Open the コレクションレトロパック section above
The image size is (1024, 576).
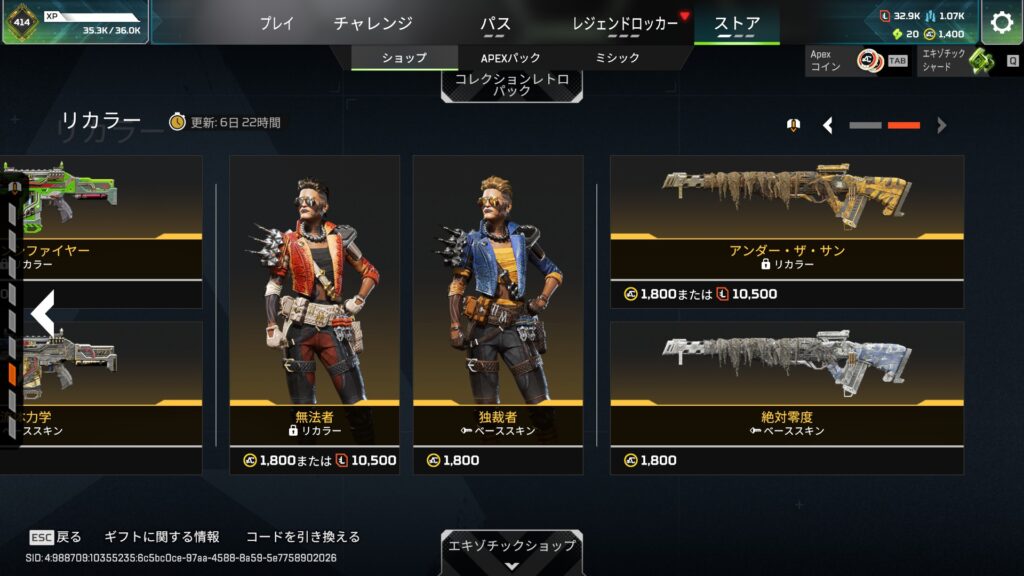[x=511, y=84]
